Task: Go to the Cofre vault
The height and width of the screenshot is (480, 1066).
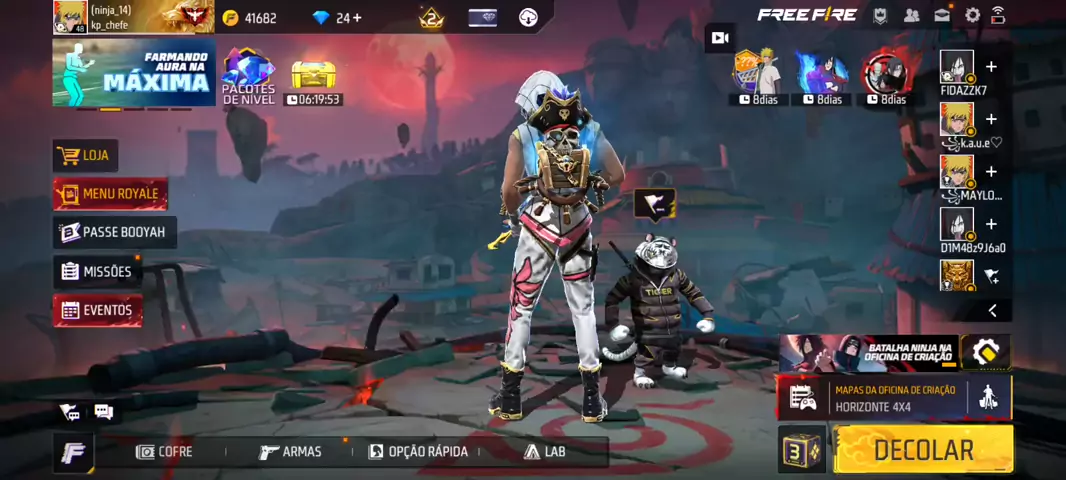Action: tap(164, 452)
